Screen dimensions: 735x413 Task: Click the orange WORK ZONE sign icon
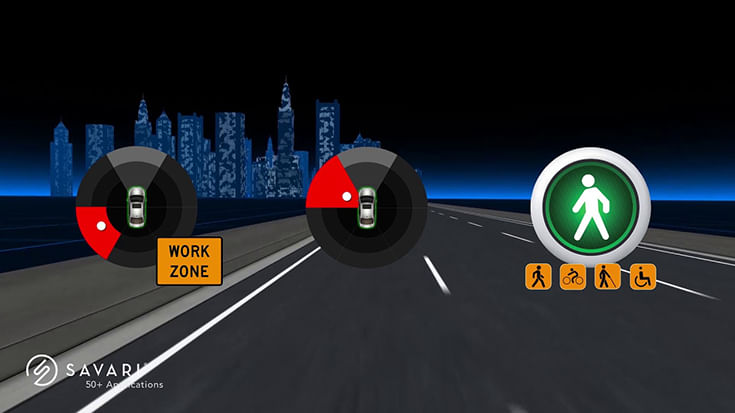188,261
